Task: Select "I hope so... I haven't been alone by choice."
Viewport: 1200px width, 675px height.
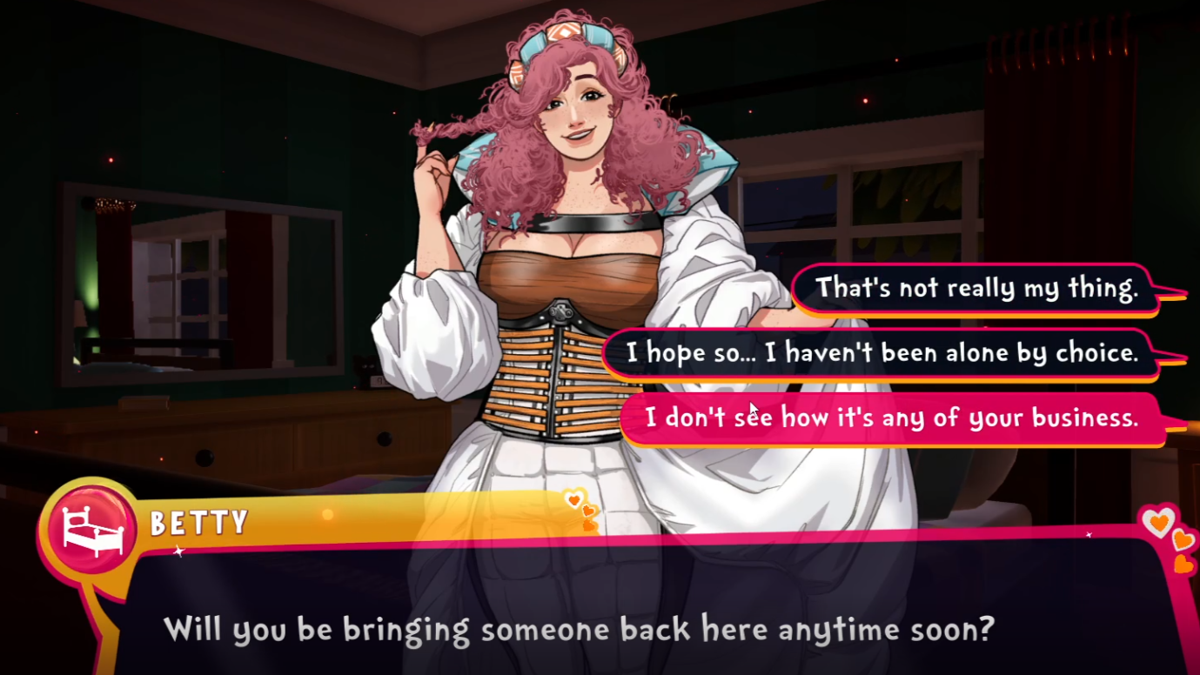Action: click(882, 353)
